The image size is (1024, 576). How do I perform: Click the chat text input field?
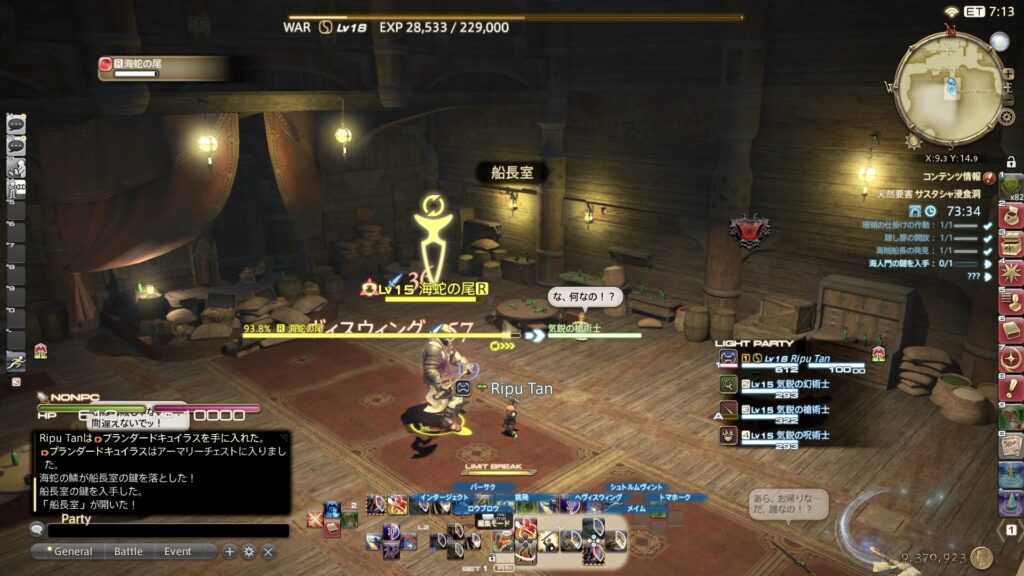(168, 531)
